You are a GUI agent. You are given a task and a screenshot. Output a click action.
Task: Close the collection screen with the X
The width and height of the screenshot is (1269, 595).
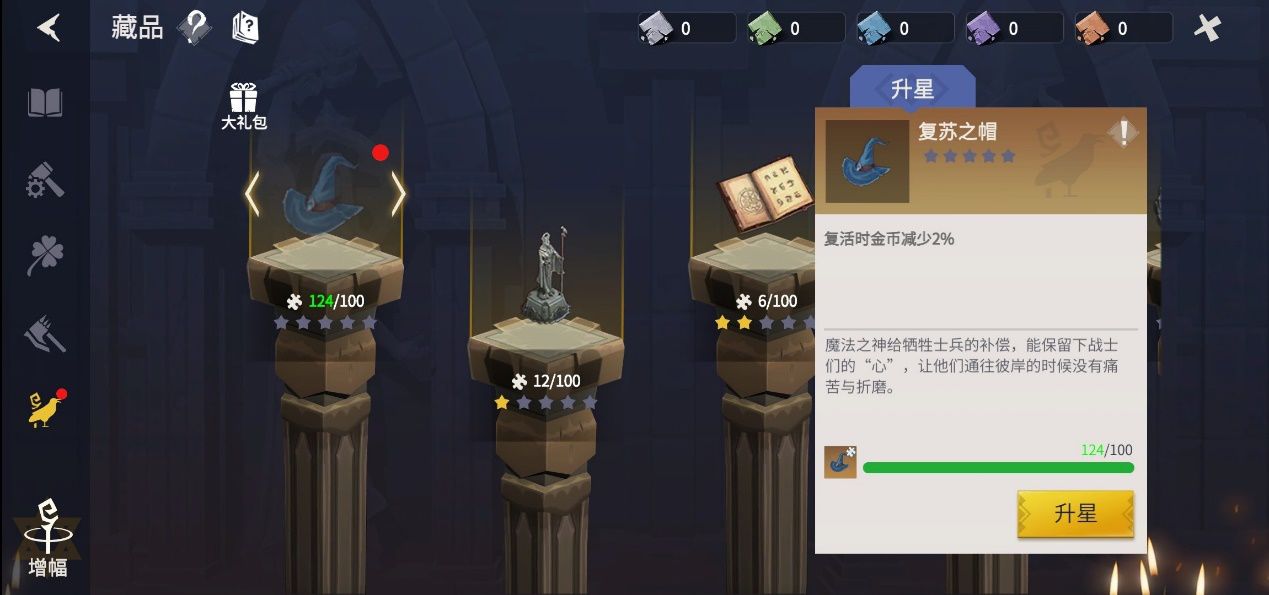tap(1208, 28)
